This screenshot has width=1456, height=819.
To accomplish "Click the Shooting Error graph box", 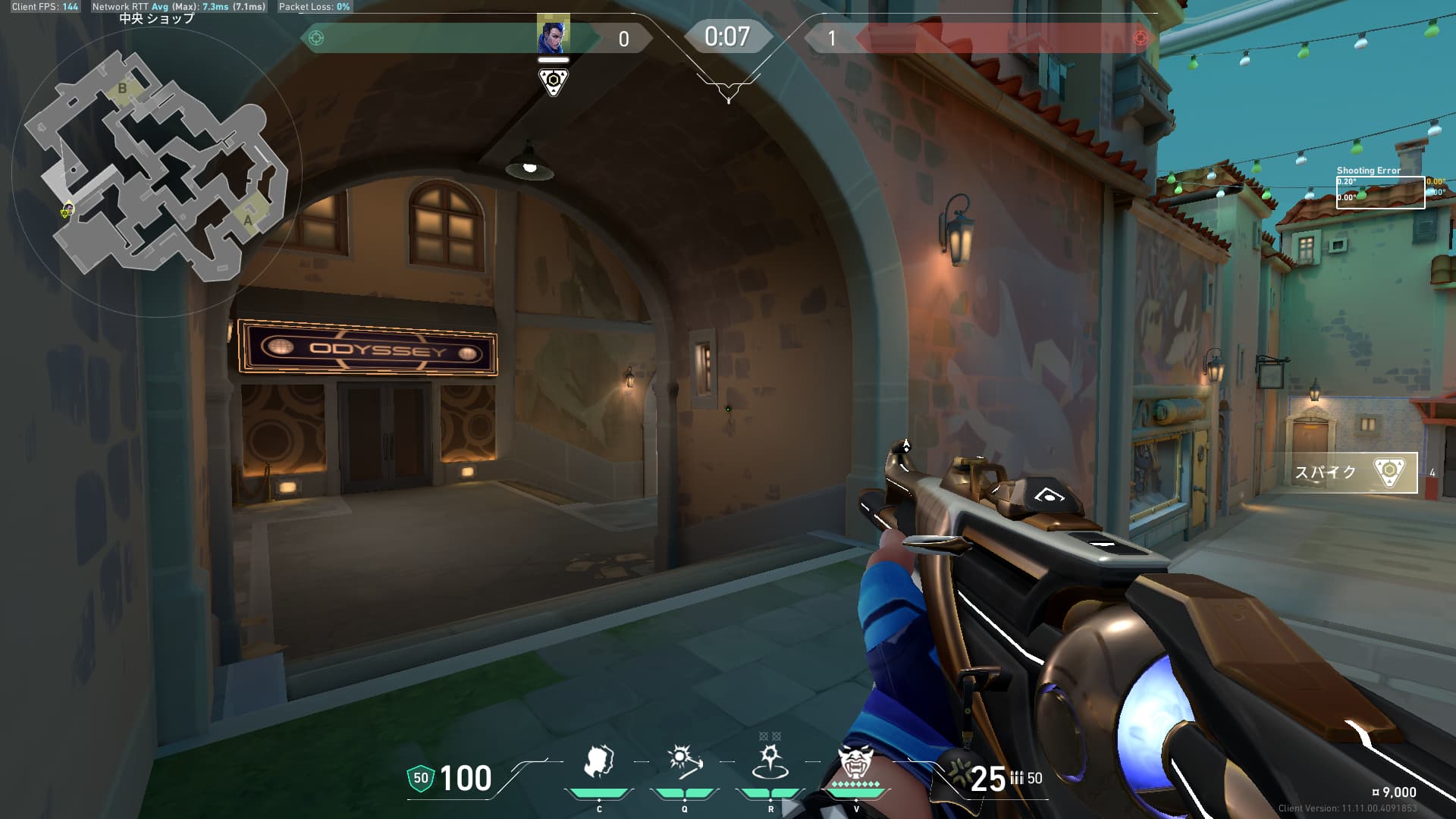I will click(x=1380, y=193).
